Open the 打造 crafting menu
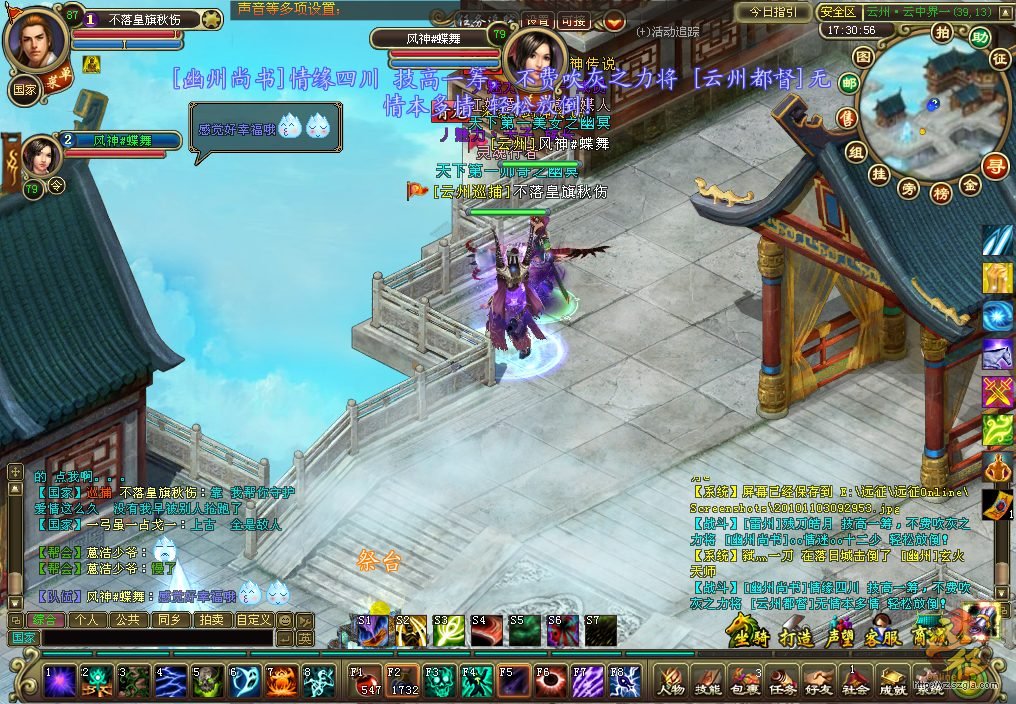 pos(796,637)
